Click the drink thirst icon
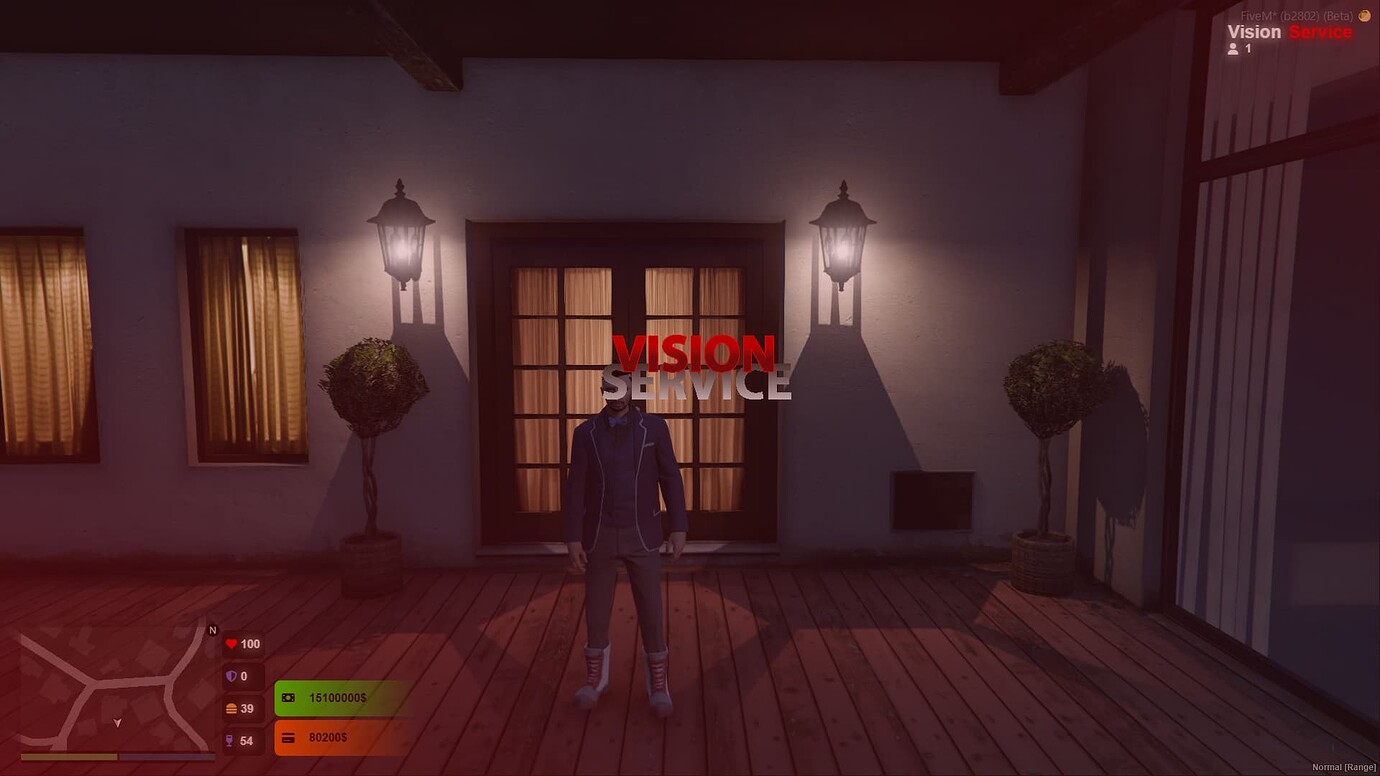Screen dimensions: 1380x776 pos(232,740)
